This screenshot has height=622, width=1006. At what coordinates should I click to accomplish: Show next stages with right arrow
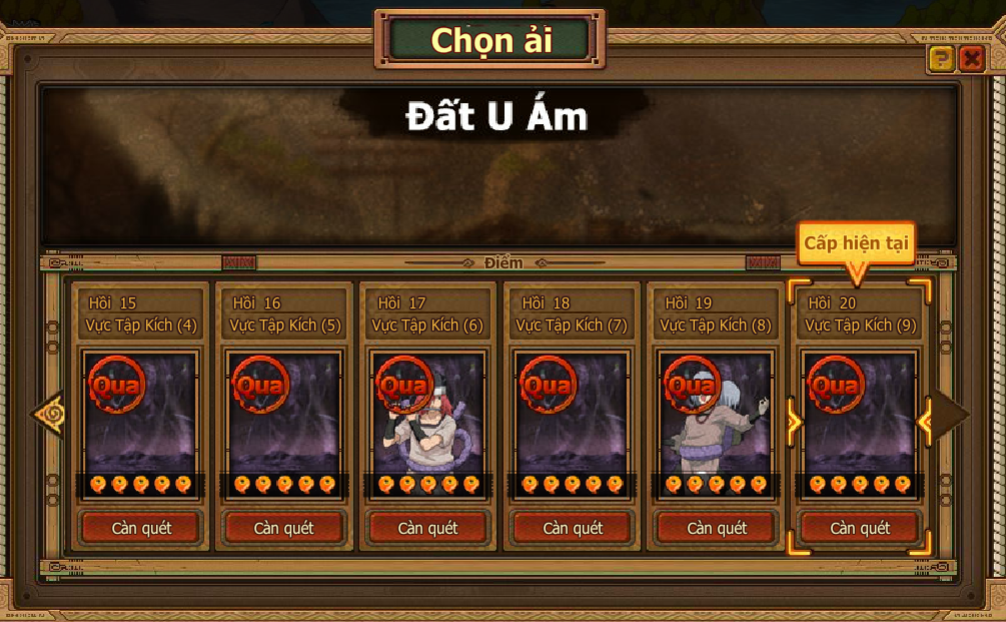(950, 413)
